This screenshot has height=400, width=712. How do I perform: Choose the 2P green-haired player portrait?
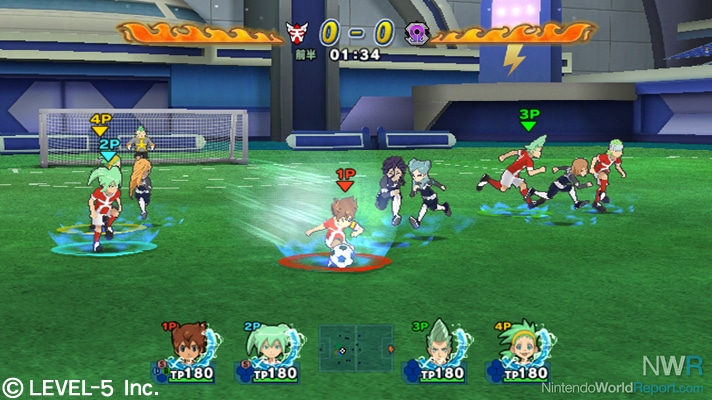[x=270, y=344]
